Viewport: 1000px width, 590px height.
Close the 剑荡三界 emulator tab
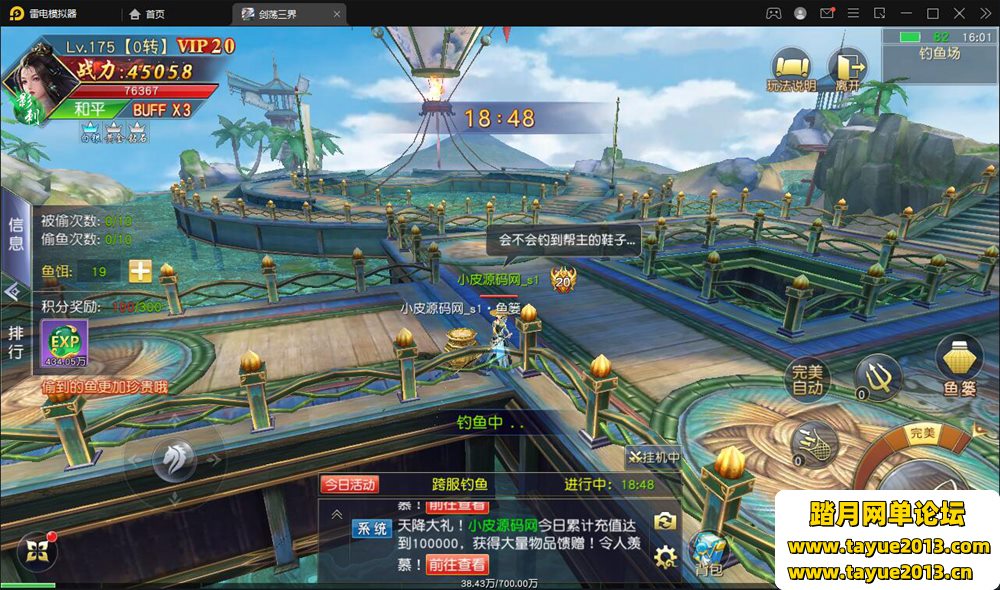pos(336,14)
